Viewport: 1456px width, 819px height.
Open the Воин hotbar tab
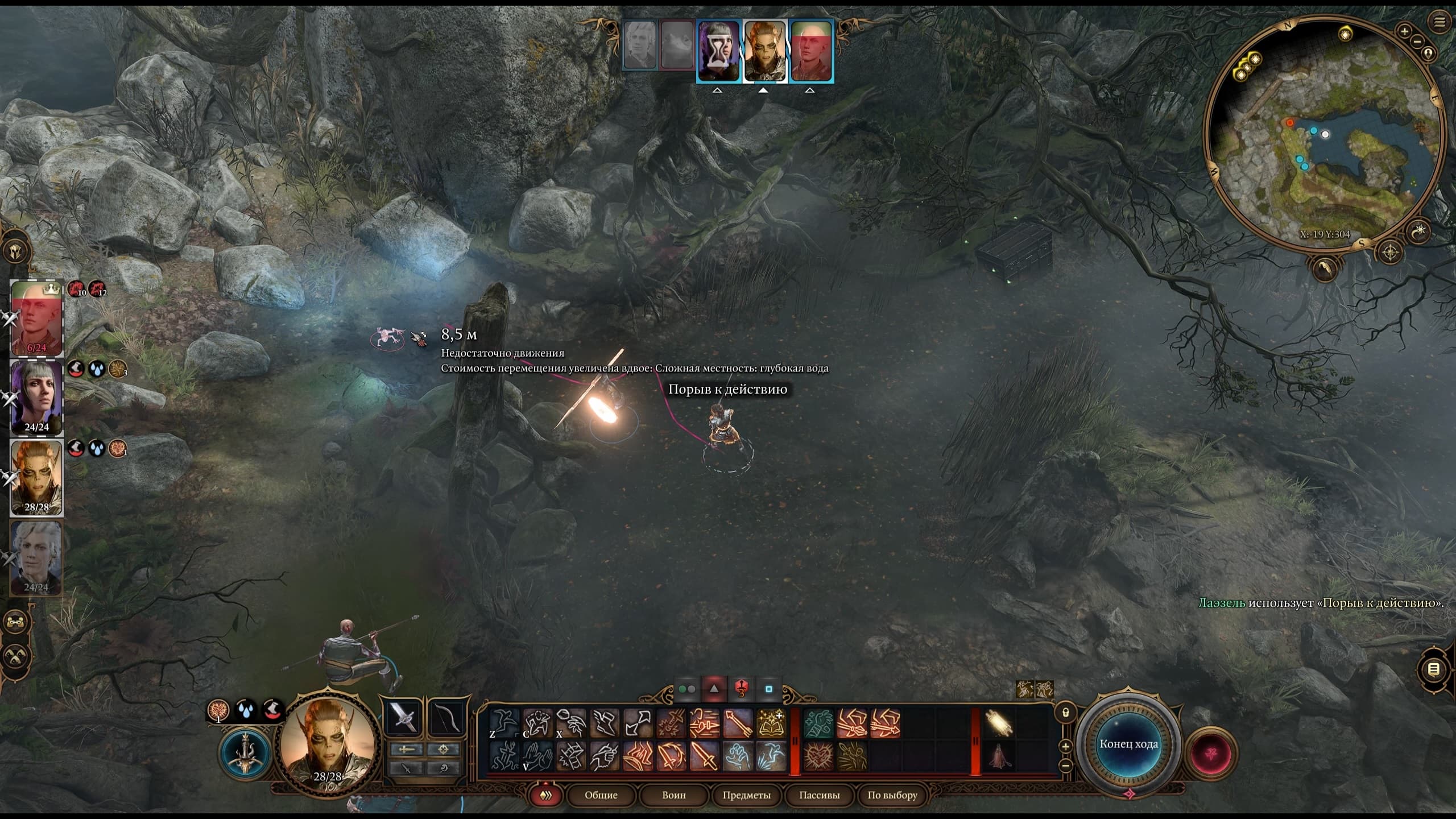pyautogui.click(x=673, y=795)
